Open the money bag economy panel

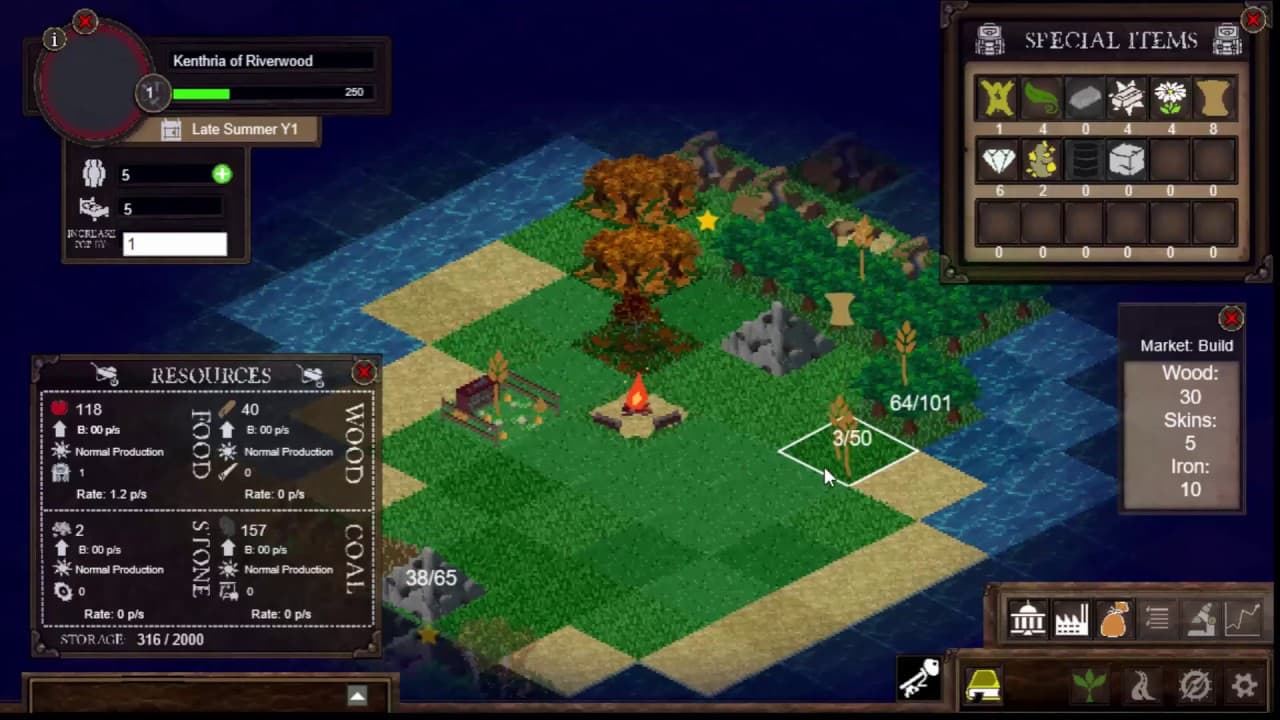(1114, 620)
